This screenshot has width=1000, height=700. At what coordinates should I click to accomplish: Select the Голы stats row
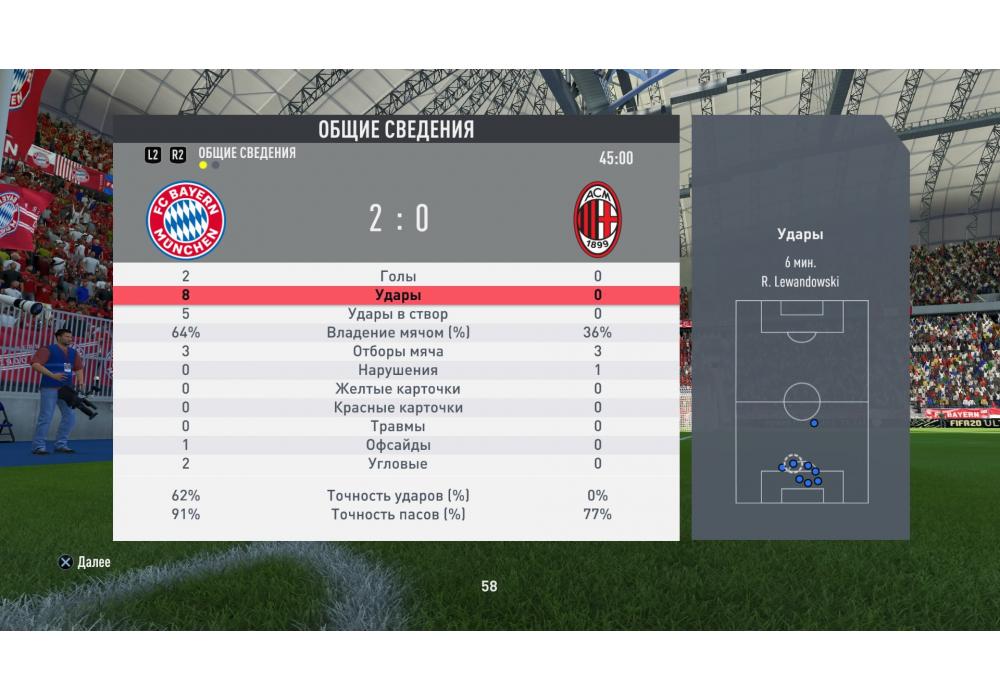(x=398, y=276)
